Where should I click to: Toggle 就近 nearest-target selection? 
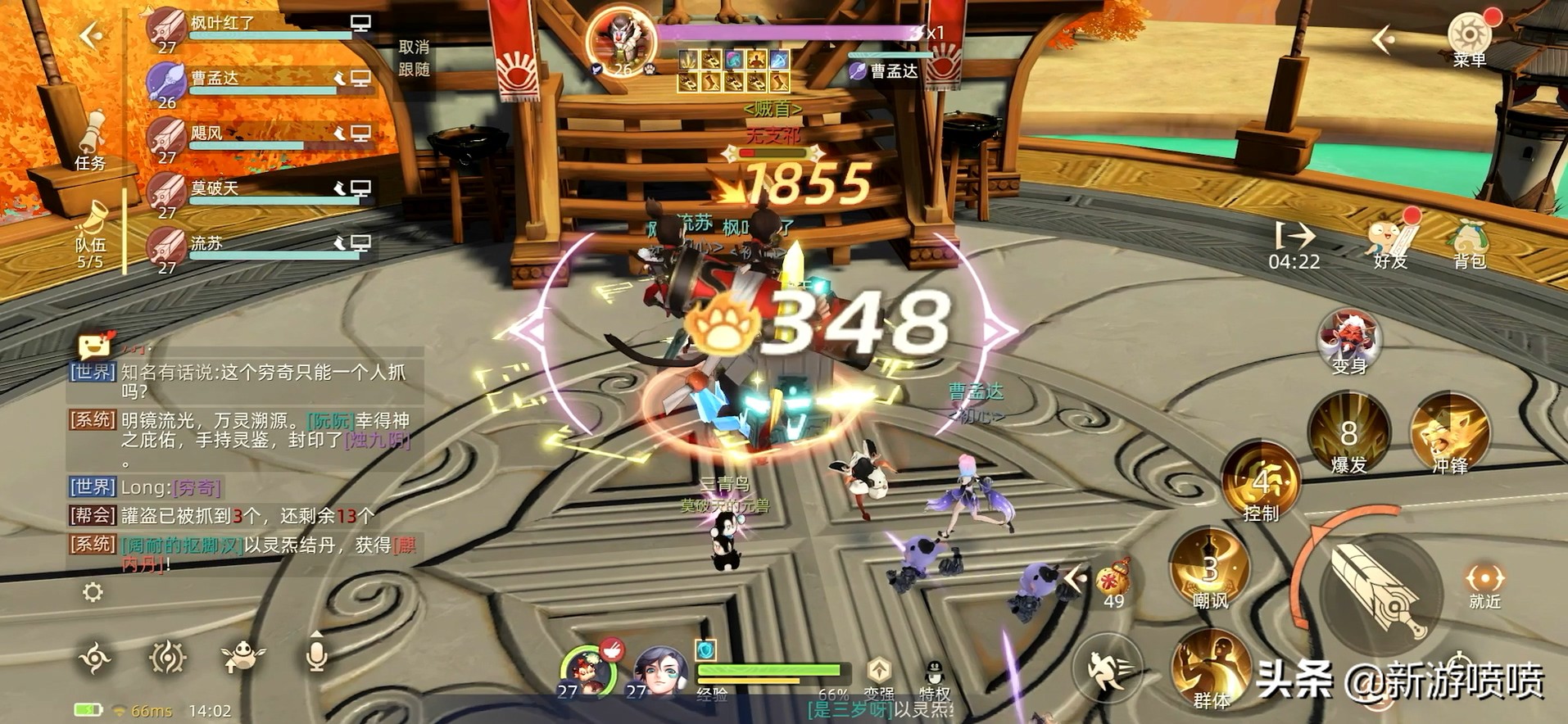(1484, 586)
